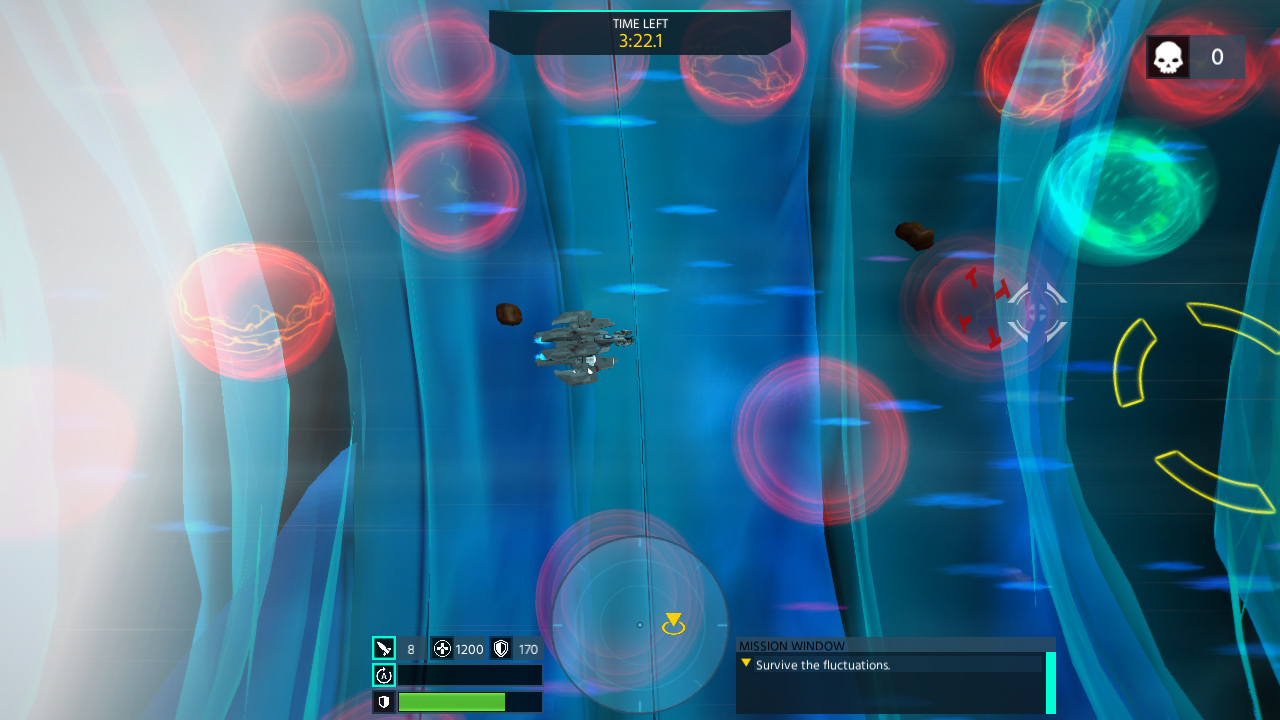The width and height of the screenshot is (1280, 720).
Task: Open the Time Left banner dropdown
Action: point(639,30)
